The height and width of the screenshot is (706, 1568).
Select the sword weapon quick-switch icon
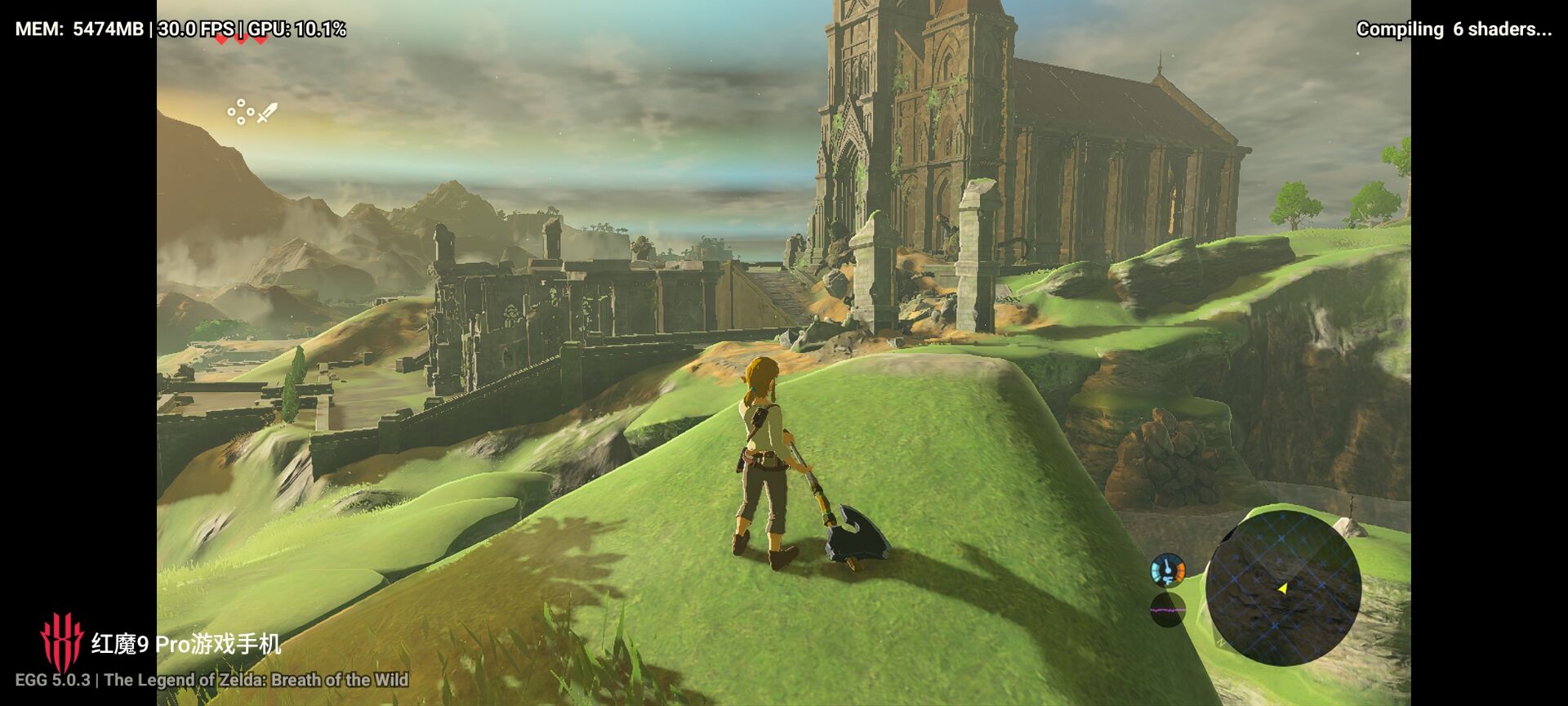pyautogui.click(x=268, y=113)
